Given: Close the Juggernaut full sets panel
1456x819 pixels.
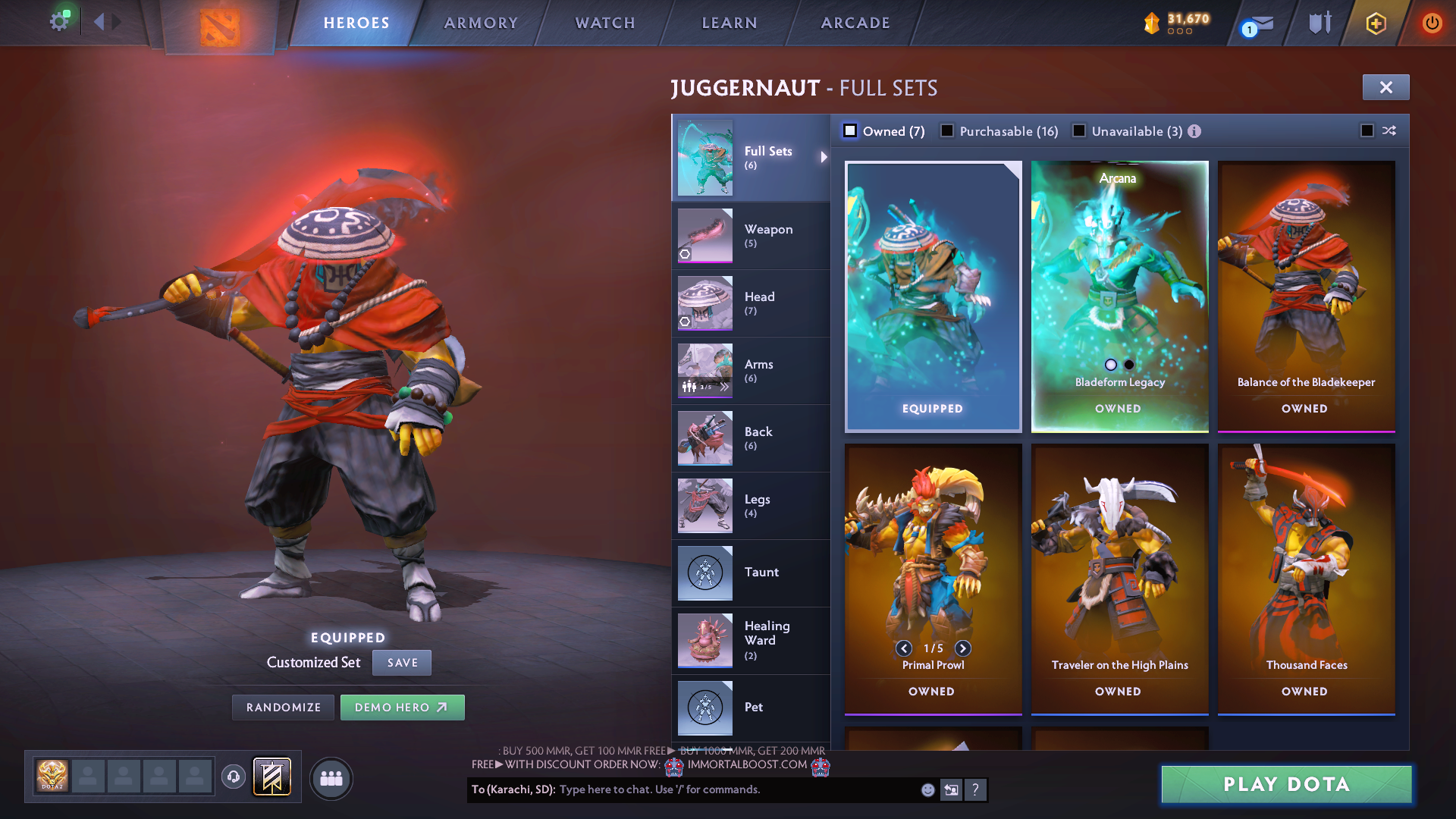Looking at the screenshot, I should point(1385,87).
